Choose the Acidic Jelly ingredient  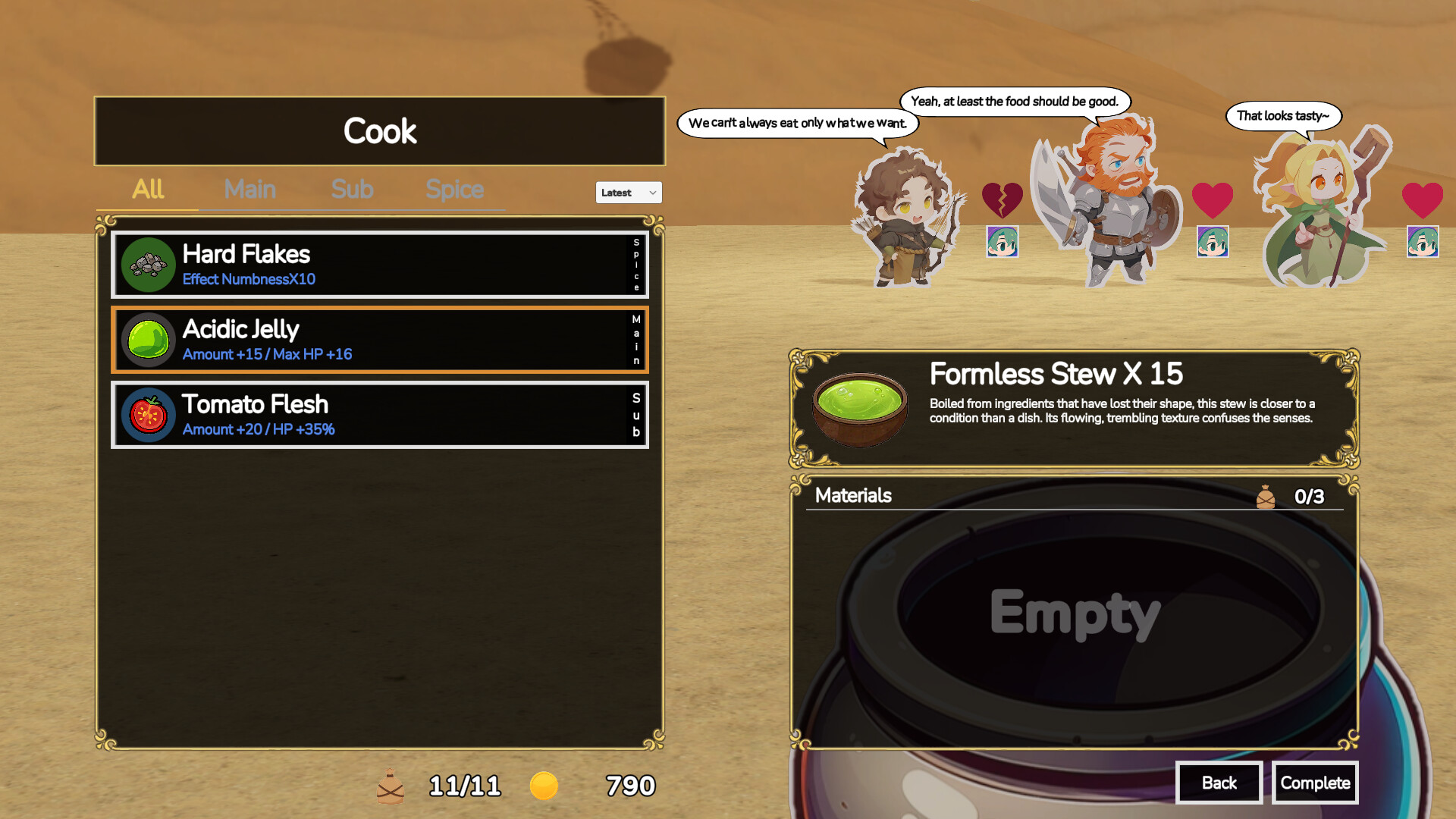[379, 340]
